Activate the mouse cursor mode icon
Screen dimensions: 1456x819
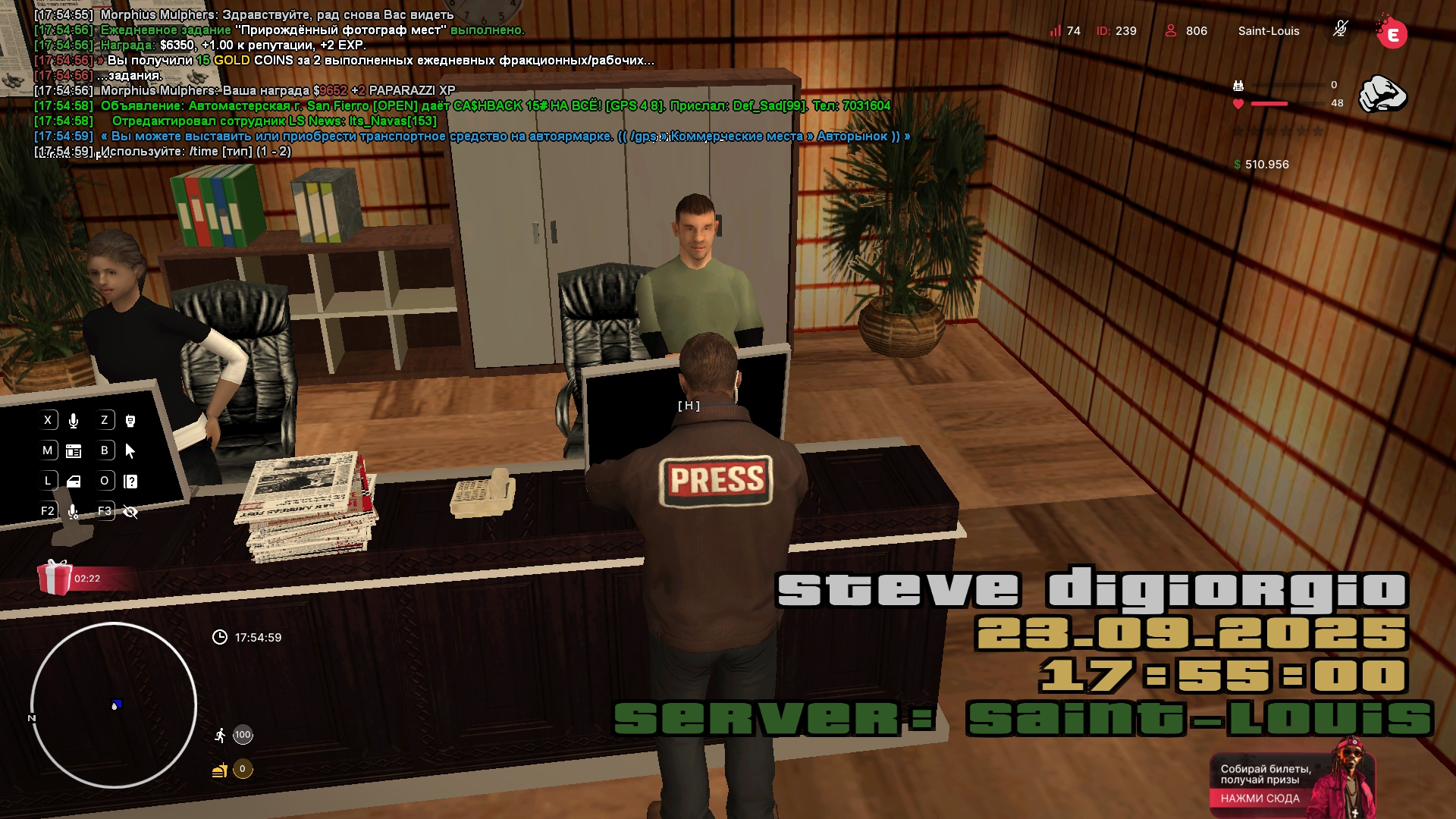point(130,451)
